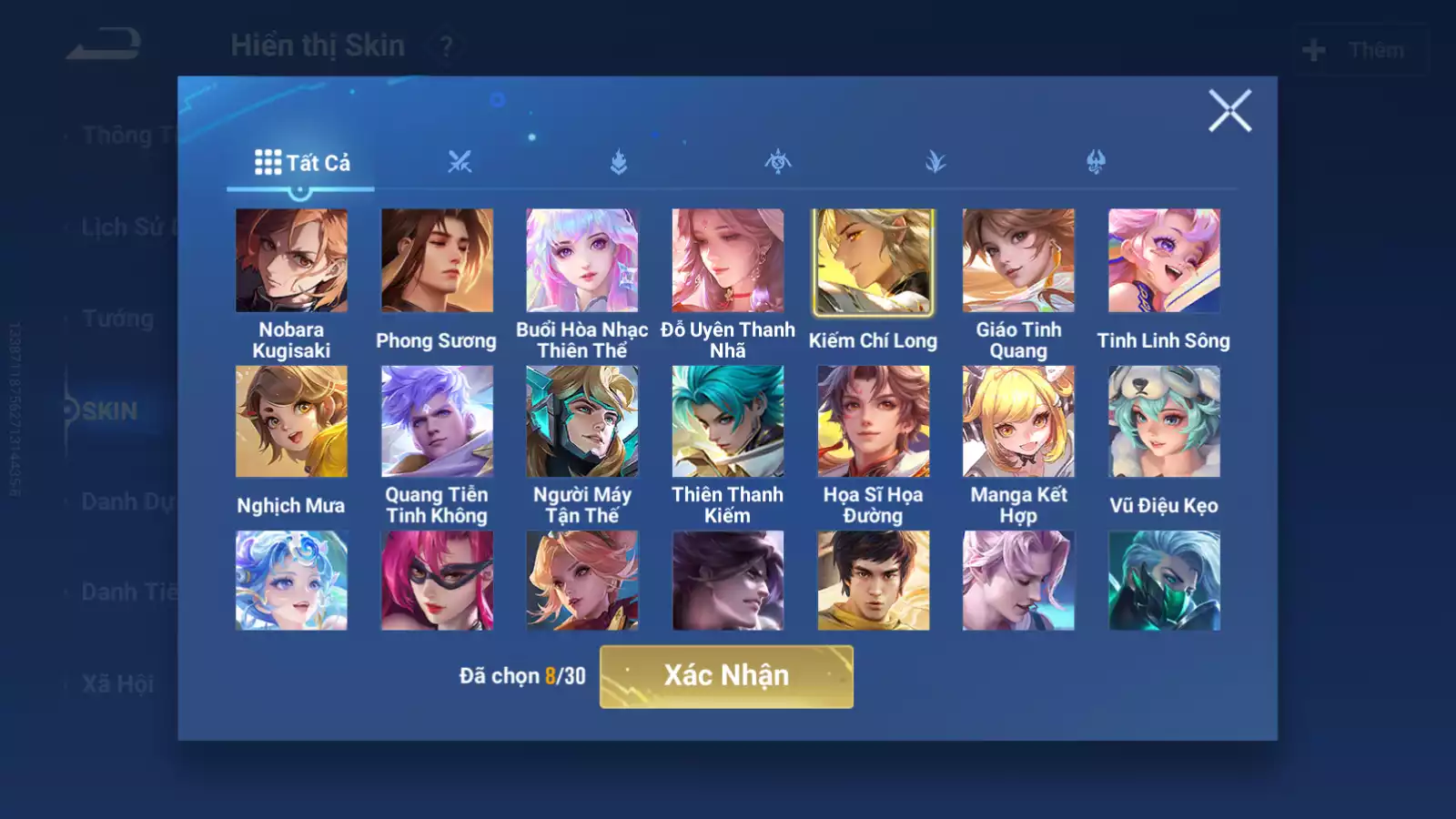The image size is (1456, 819).
Task: Pick the Buổi Hòa Nhạc Thiên Thể skin
Action: click(x=582, y=261)
